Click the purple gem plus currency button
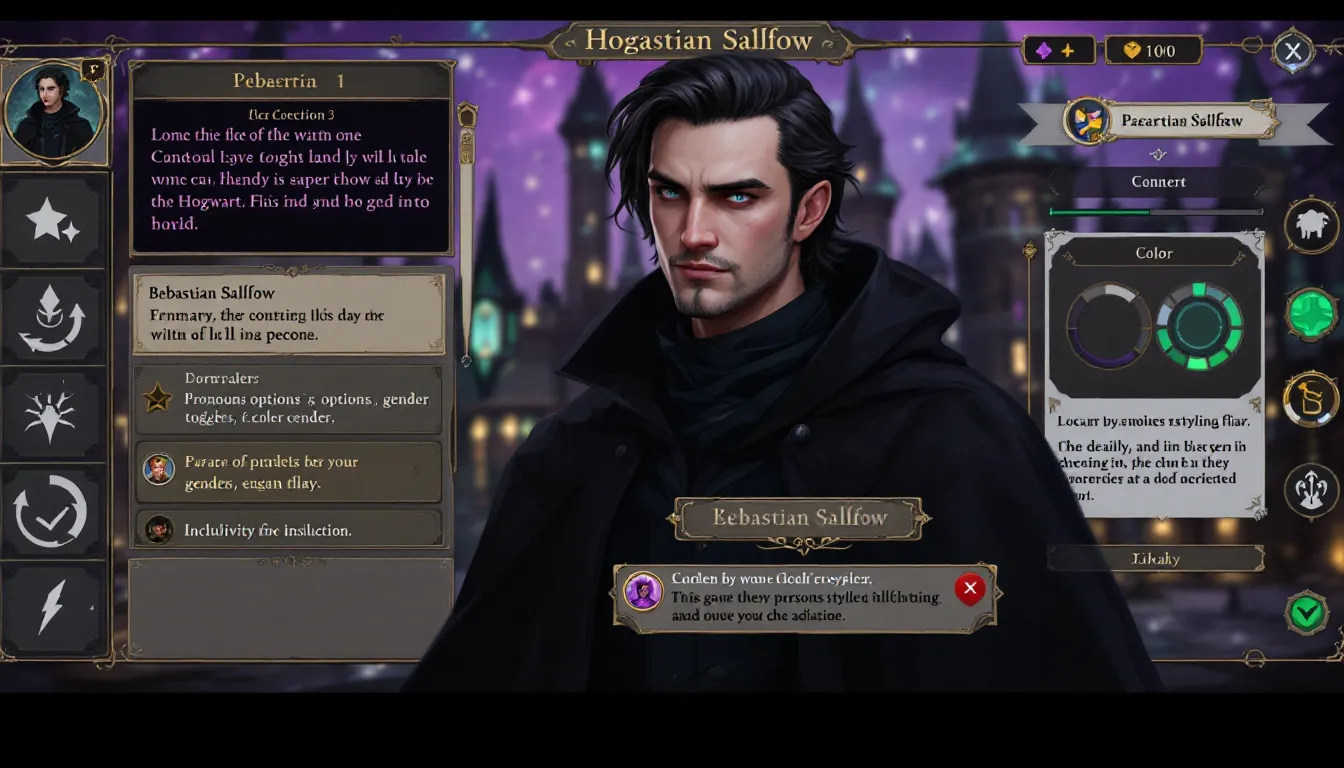 pyautogui.click(x=1058, y=51)
